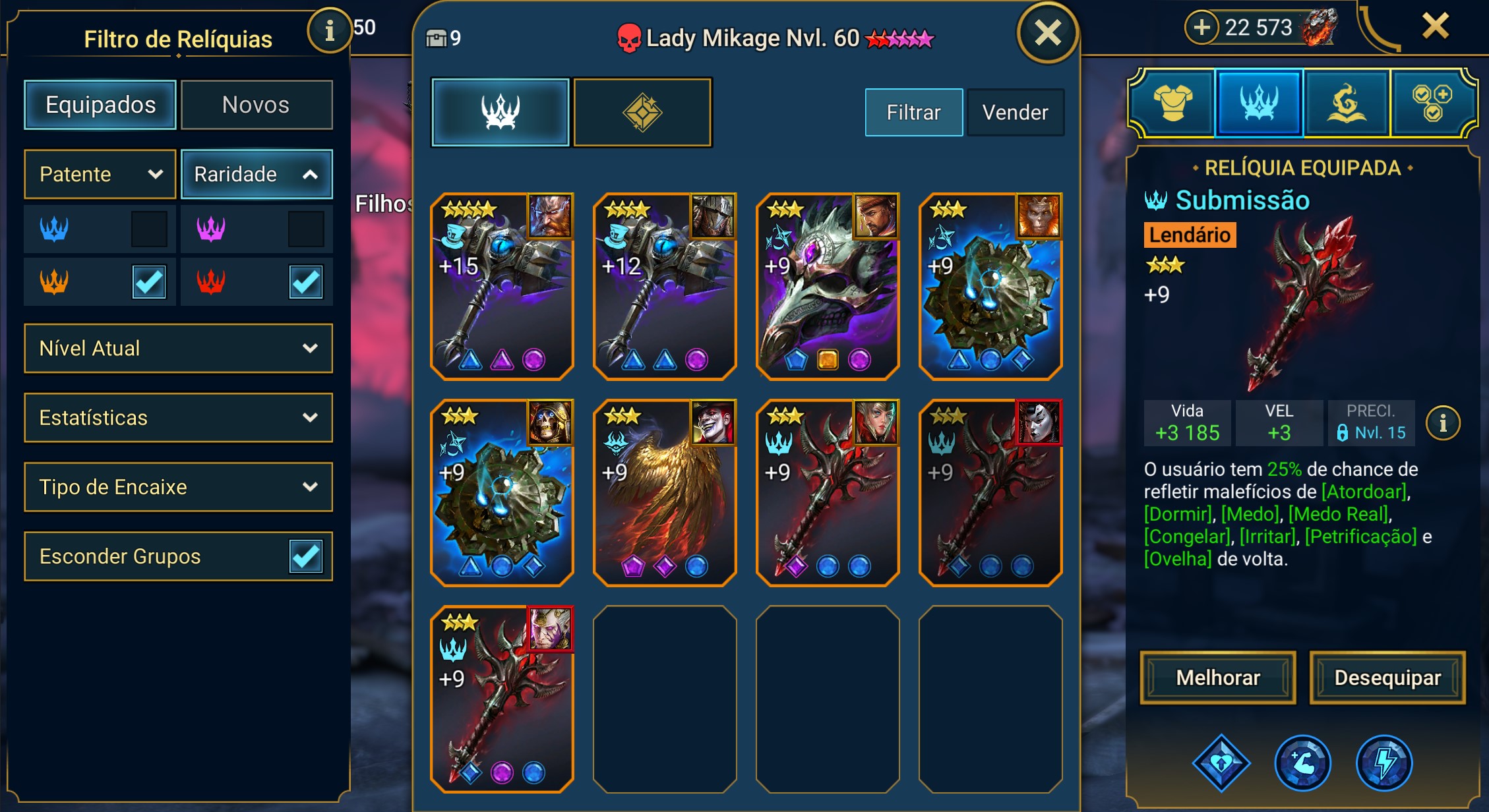This screenshot has width=1489, height=812.
Task: Open the Tipo de Encaixe dropdown
Action: [178, 487]
